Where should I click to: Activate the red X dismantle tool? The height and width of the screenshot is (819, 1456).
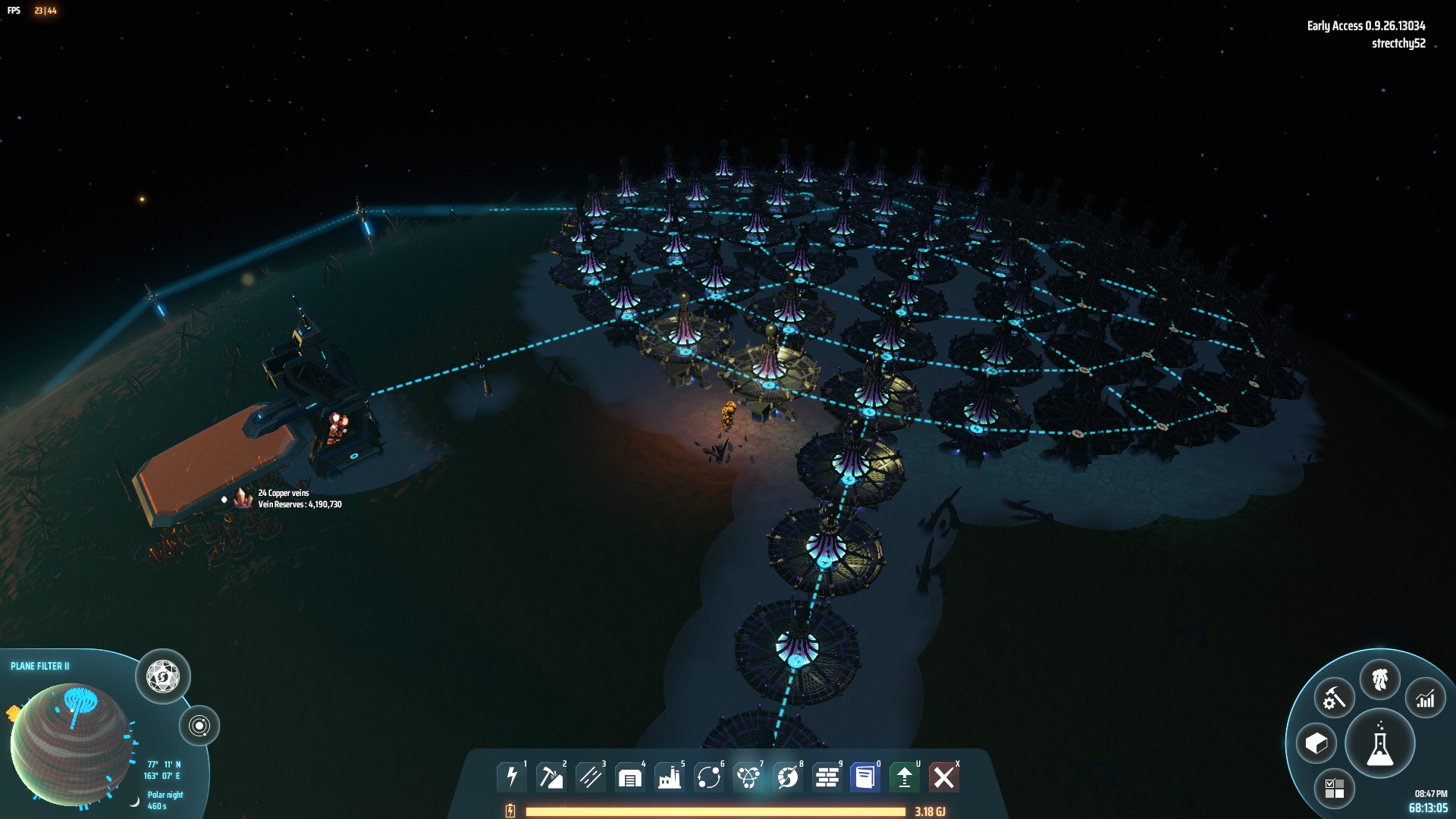click(x=943, y=777)
